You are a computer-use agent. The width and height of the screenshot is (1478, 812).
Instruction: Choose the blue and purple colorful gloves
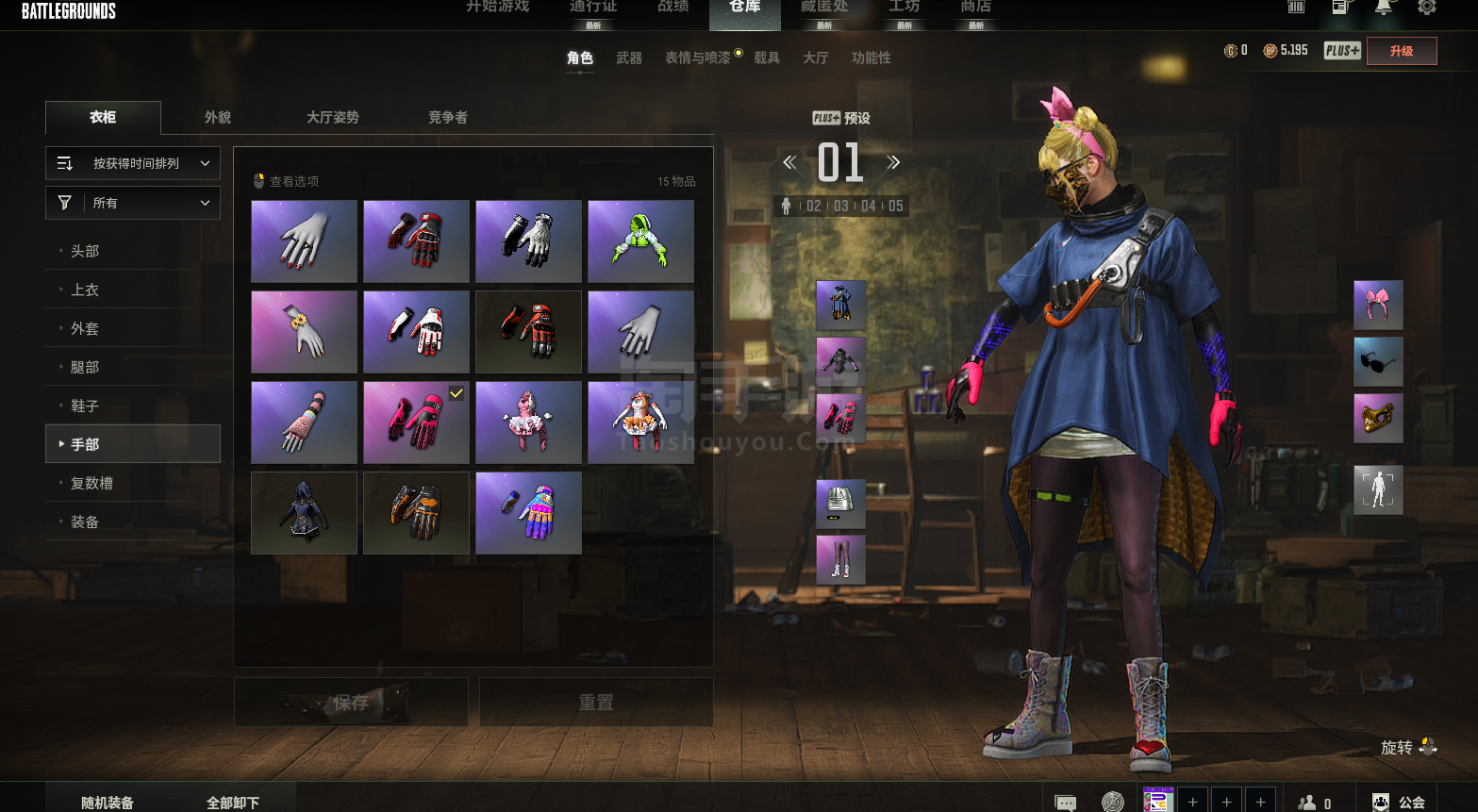pyautogui.click(x=528, y=513)
